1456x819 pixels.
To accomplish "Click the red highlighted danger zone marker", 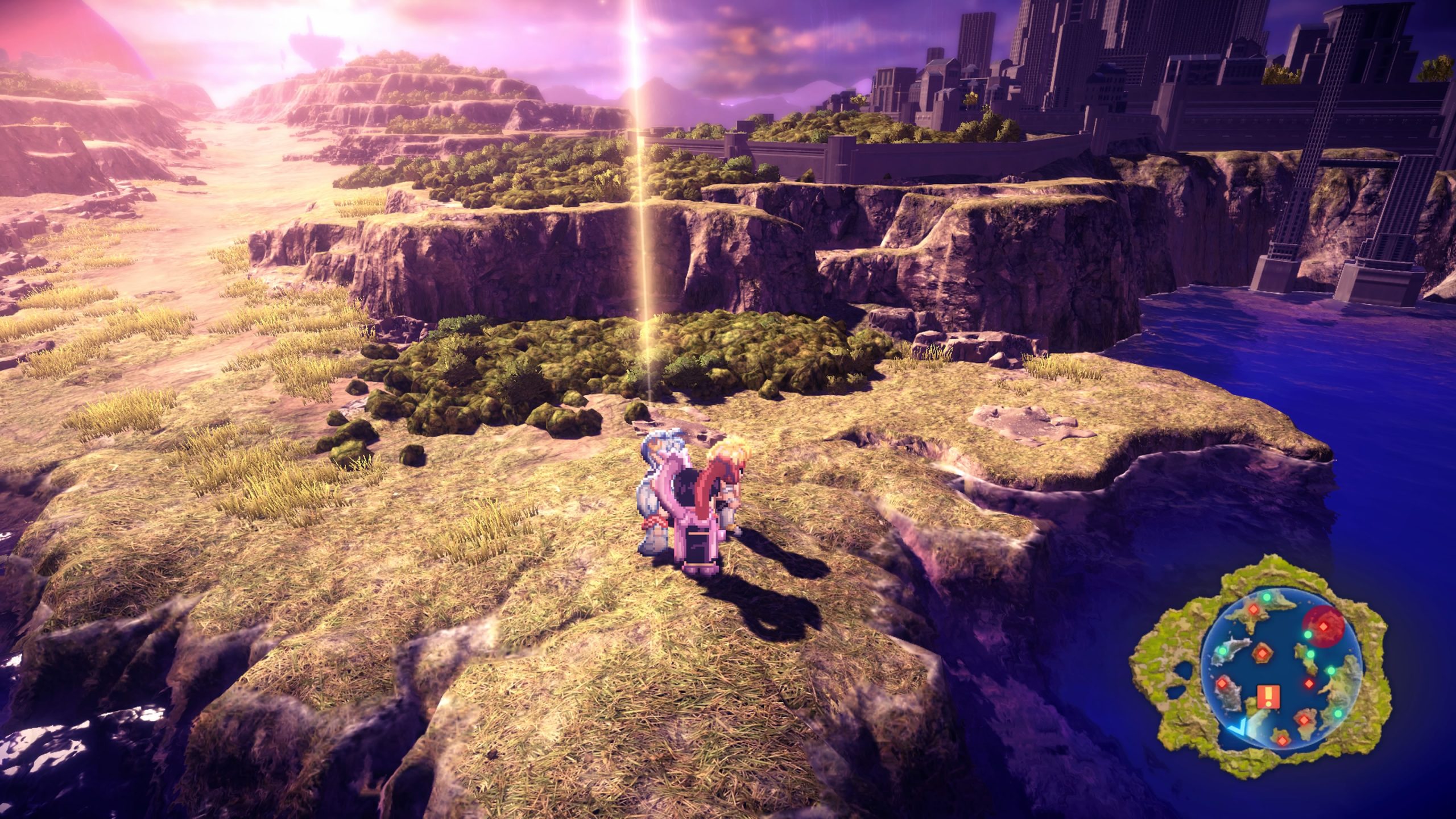I will coord(1323,626).
